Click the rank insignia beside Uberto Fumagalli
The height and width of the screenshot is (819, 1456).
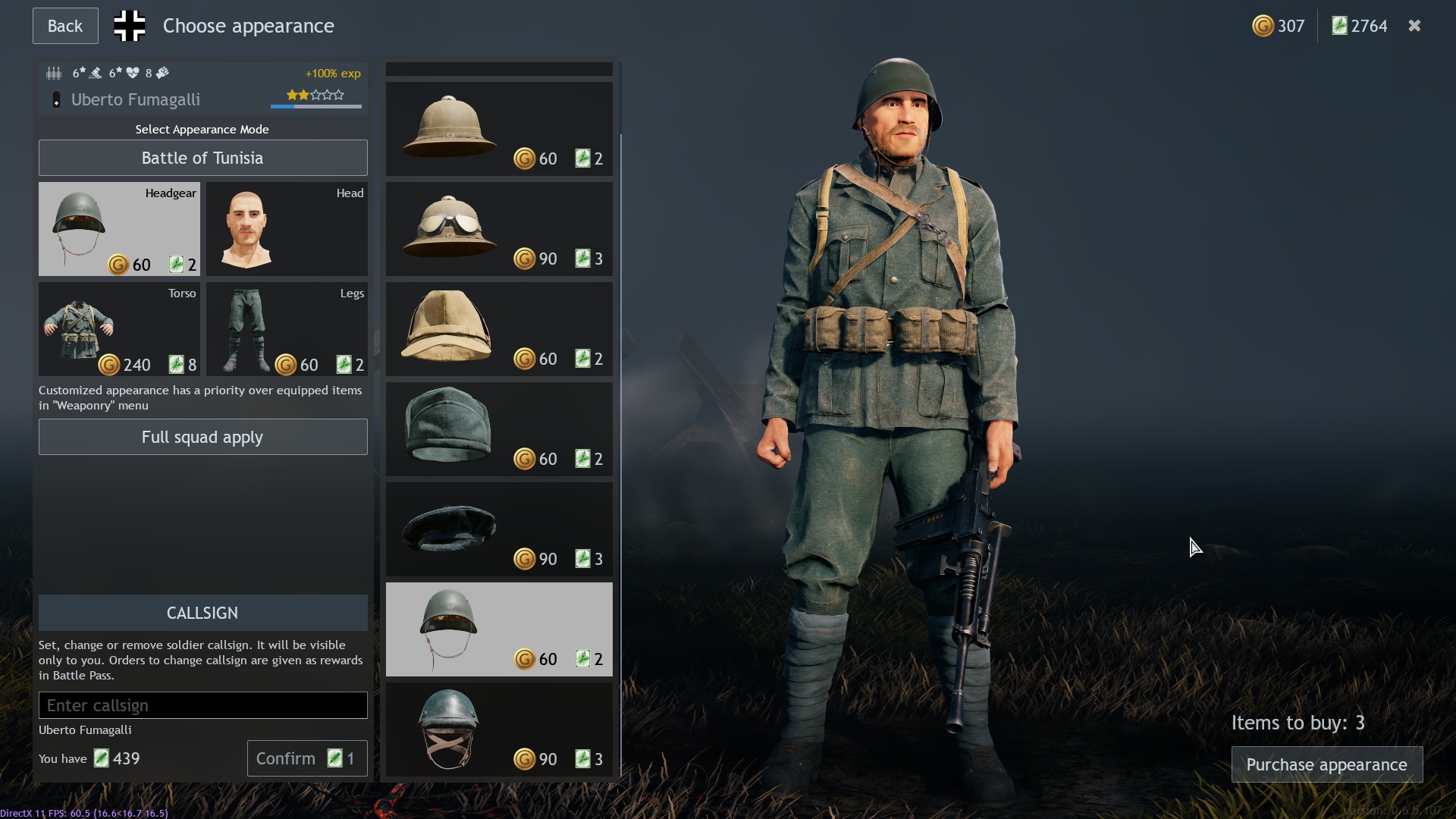(56, 99)
